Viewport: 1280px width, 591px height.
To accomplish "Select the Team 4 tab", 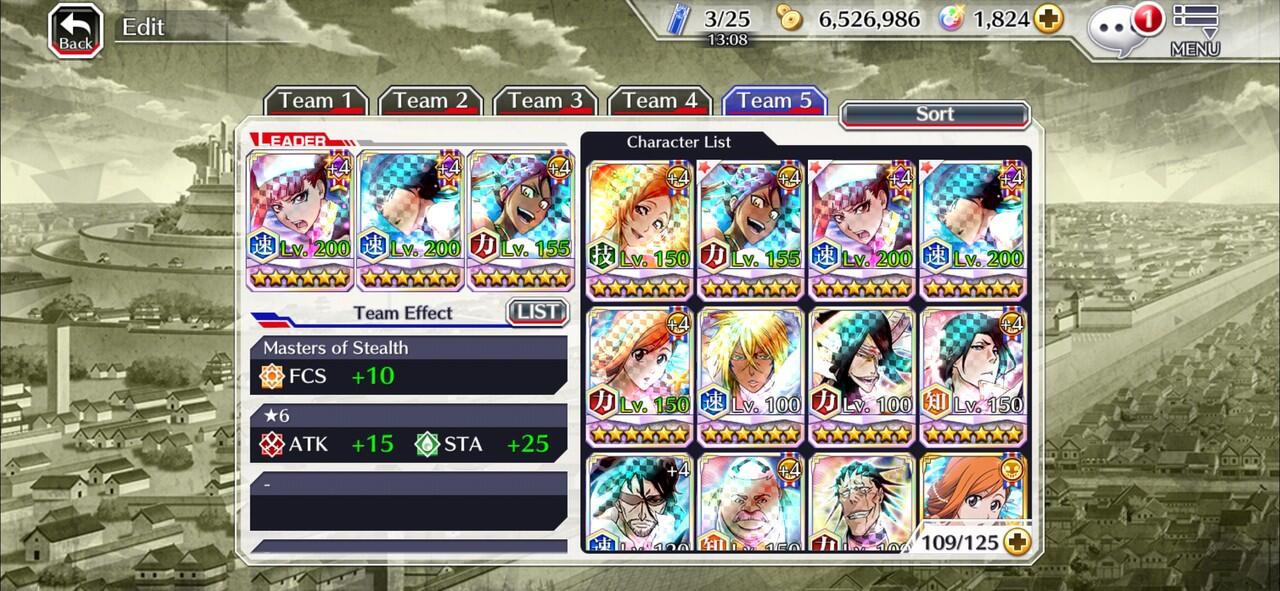I will 660,101.
